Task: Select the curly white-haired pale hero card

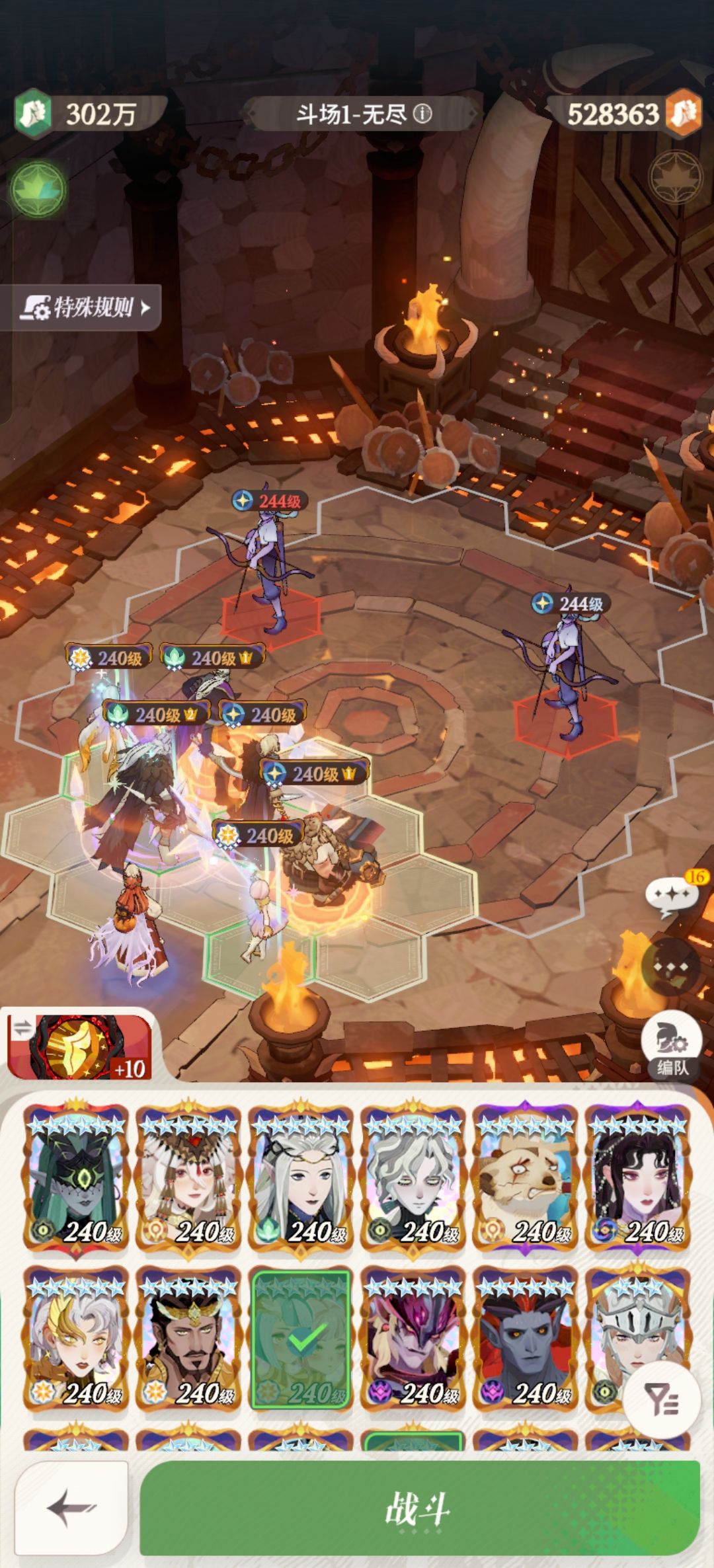Action: 413,1175
